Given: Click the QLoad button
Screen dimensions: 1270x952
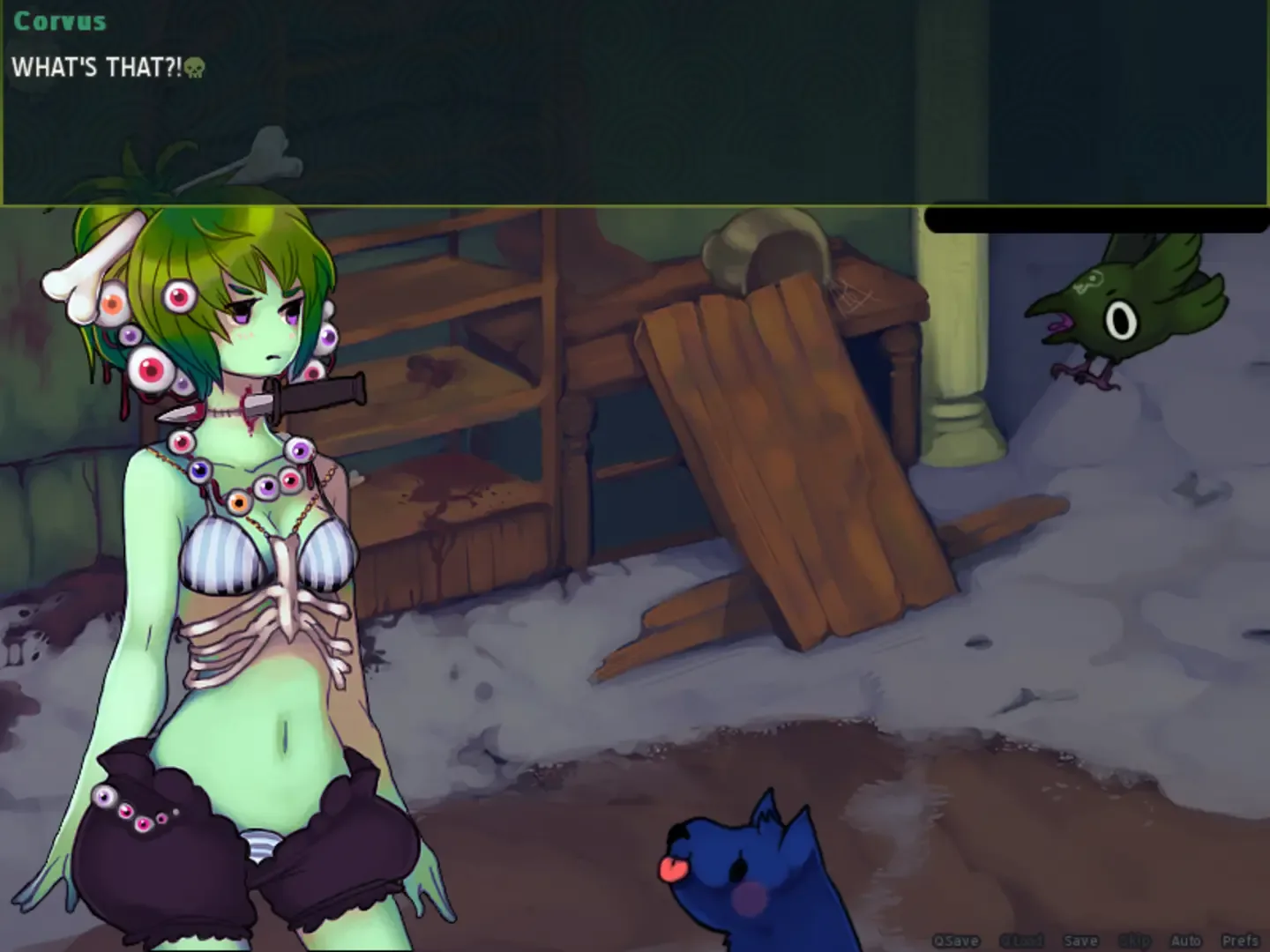Looking at the screenshot, I should [x=1023, y=940].
